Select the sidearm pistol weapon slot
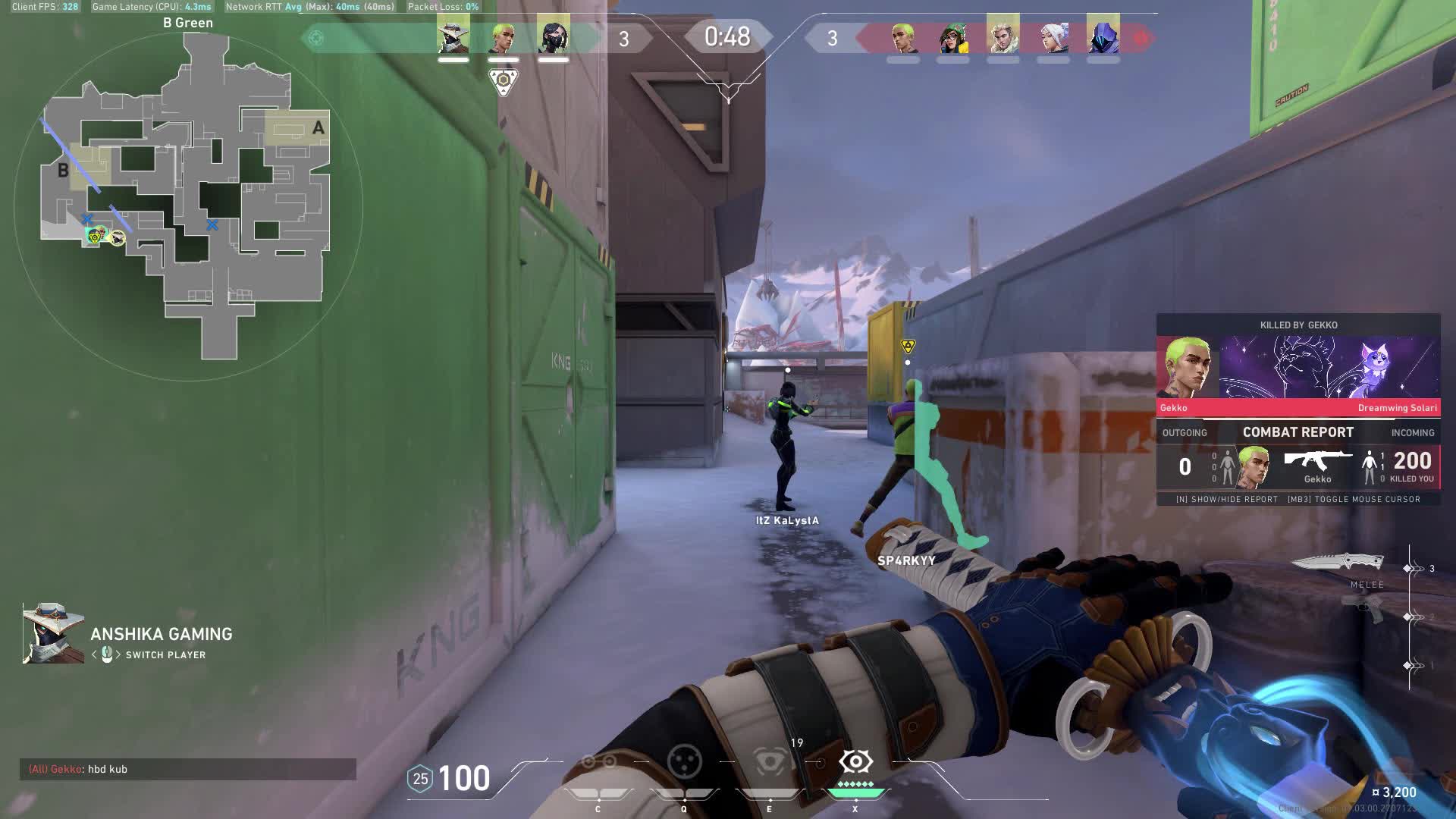This screenshot has height=819, width=1456. 1363,607
